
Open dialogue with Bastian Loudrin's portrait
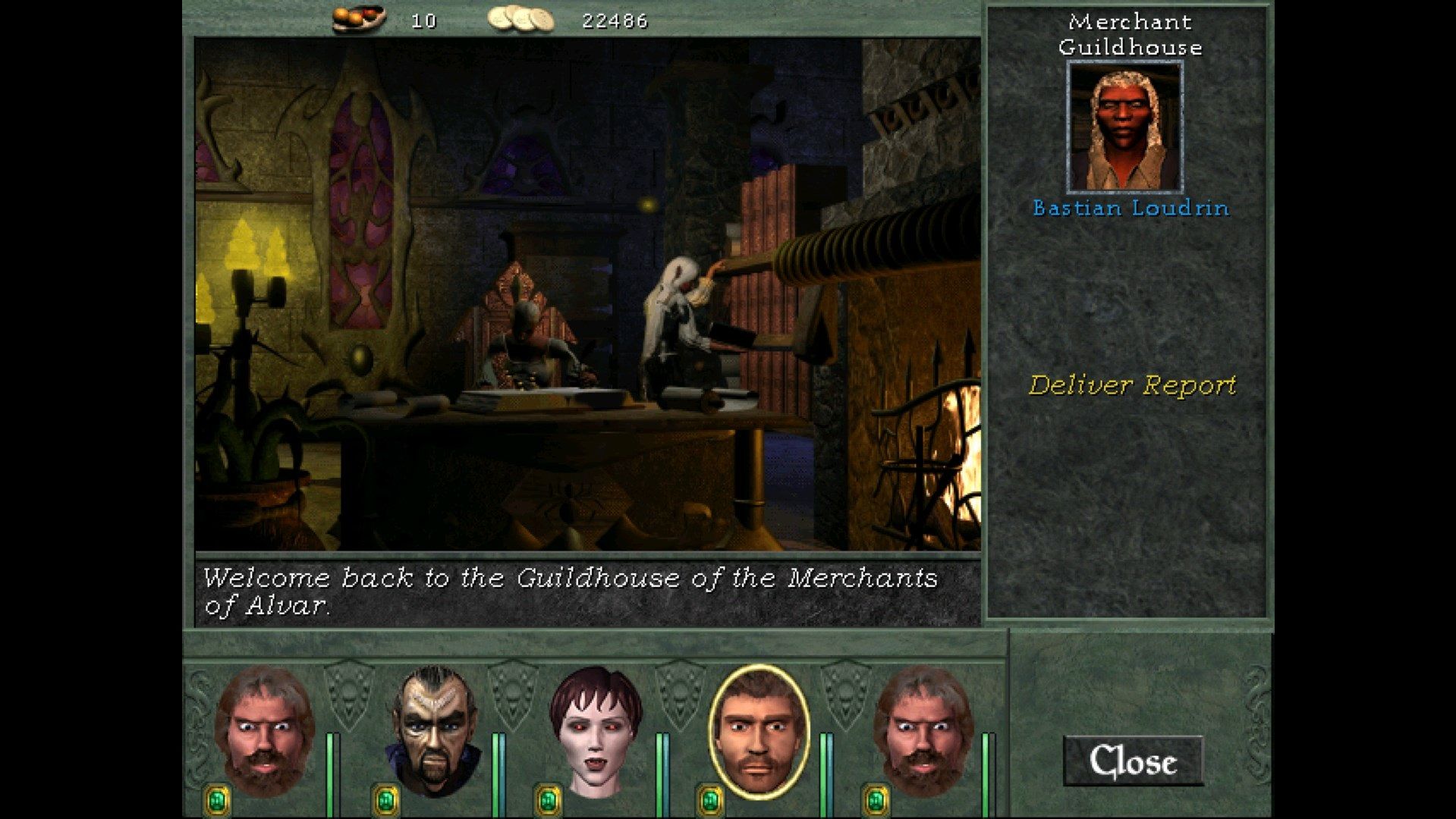1125,125
